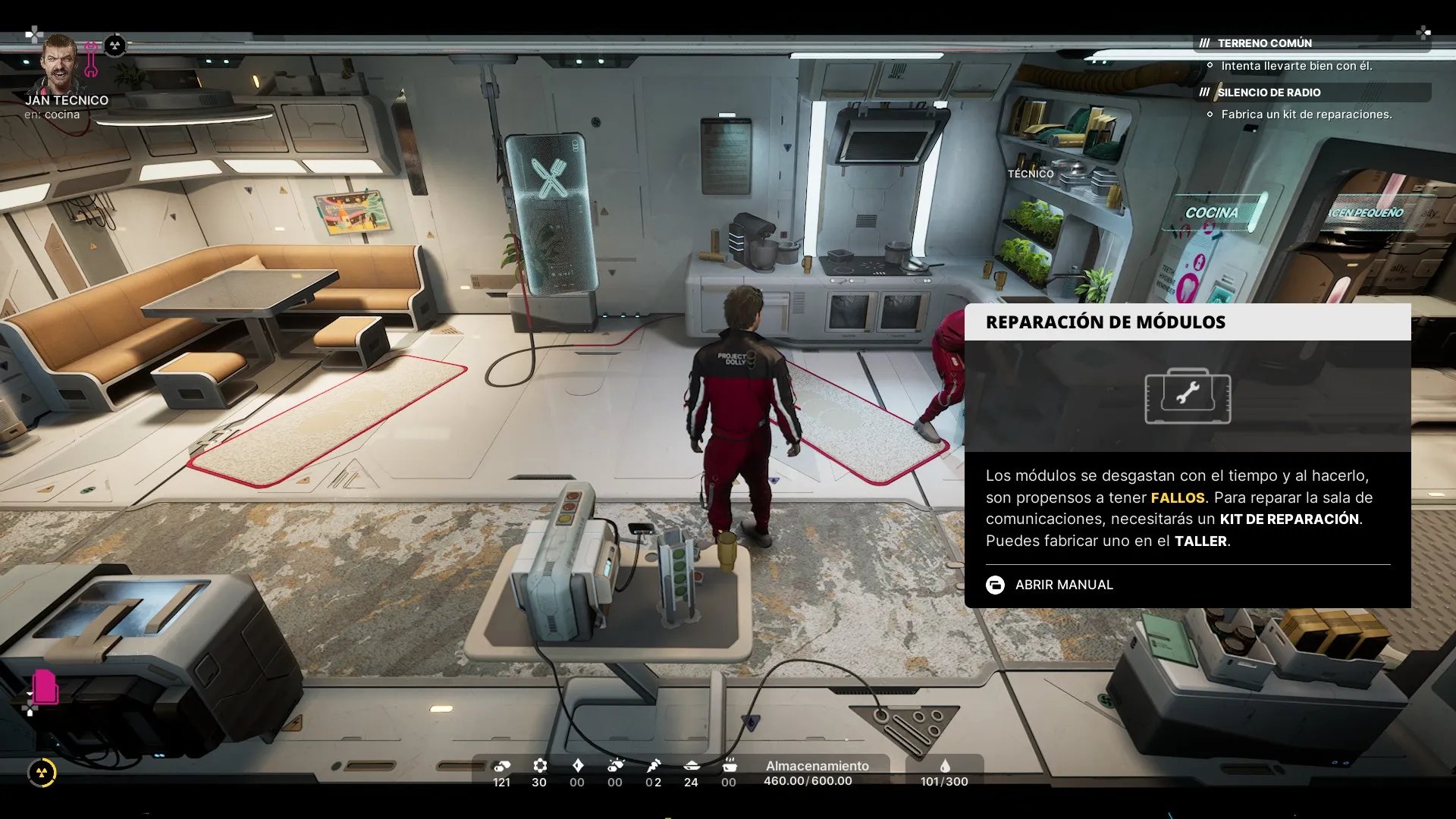Select the Almacén Pequeño room label

click(x=1366, y=212)
